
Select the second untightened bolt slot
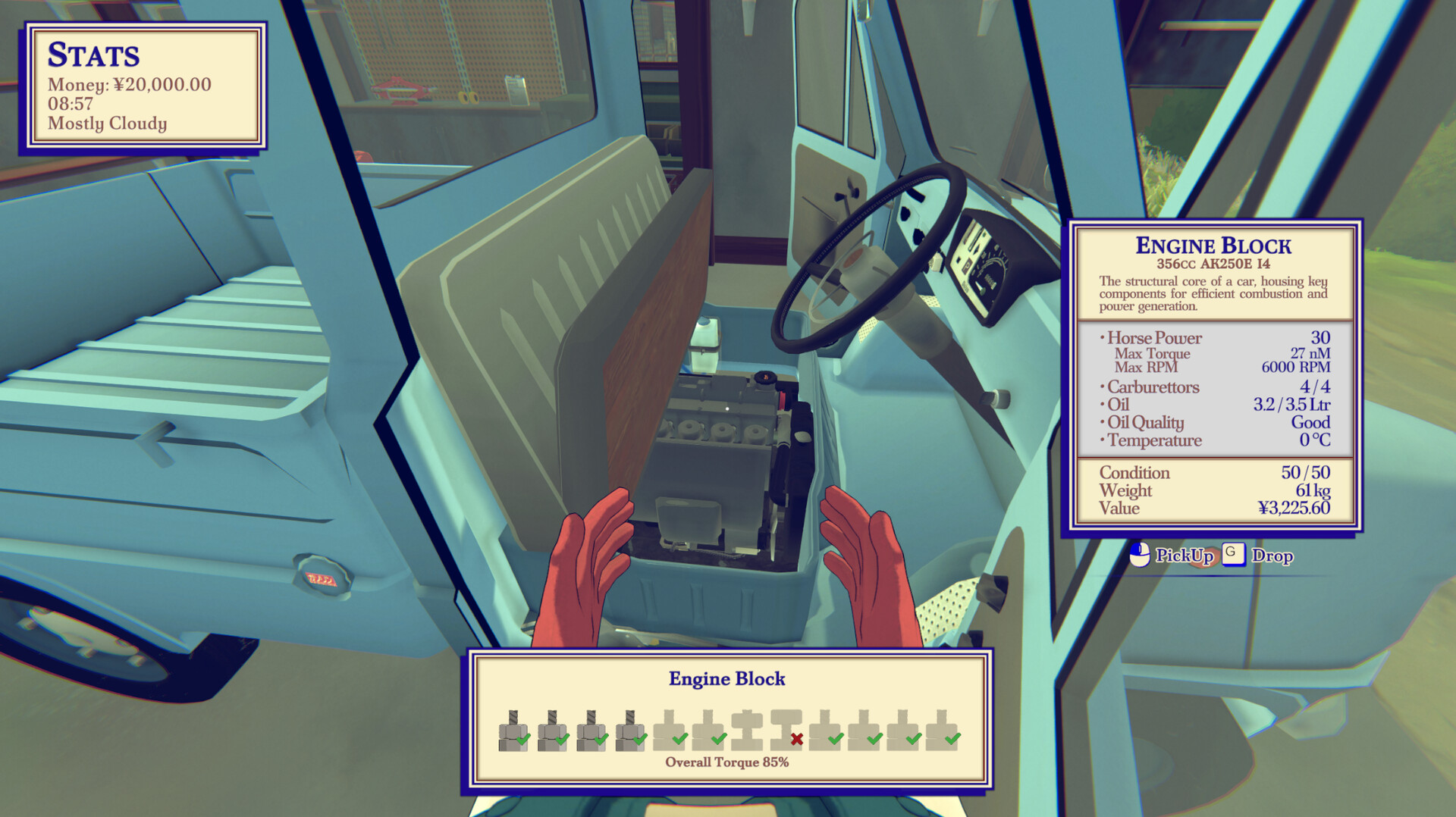[708, 730]
